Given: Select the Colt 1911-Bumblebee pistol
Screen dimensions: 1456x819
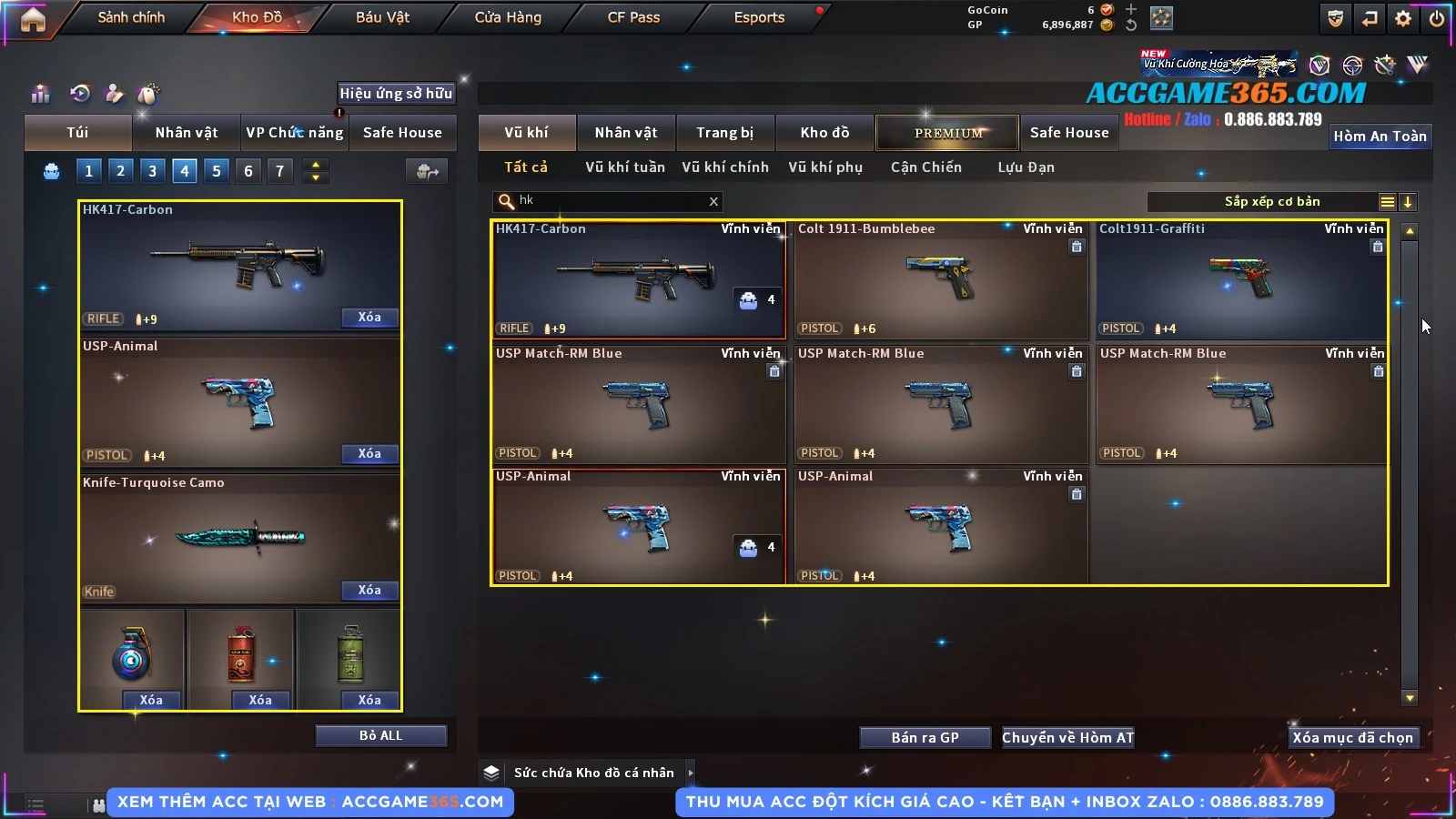Looking at the screenshot, I should (941, 280).
